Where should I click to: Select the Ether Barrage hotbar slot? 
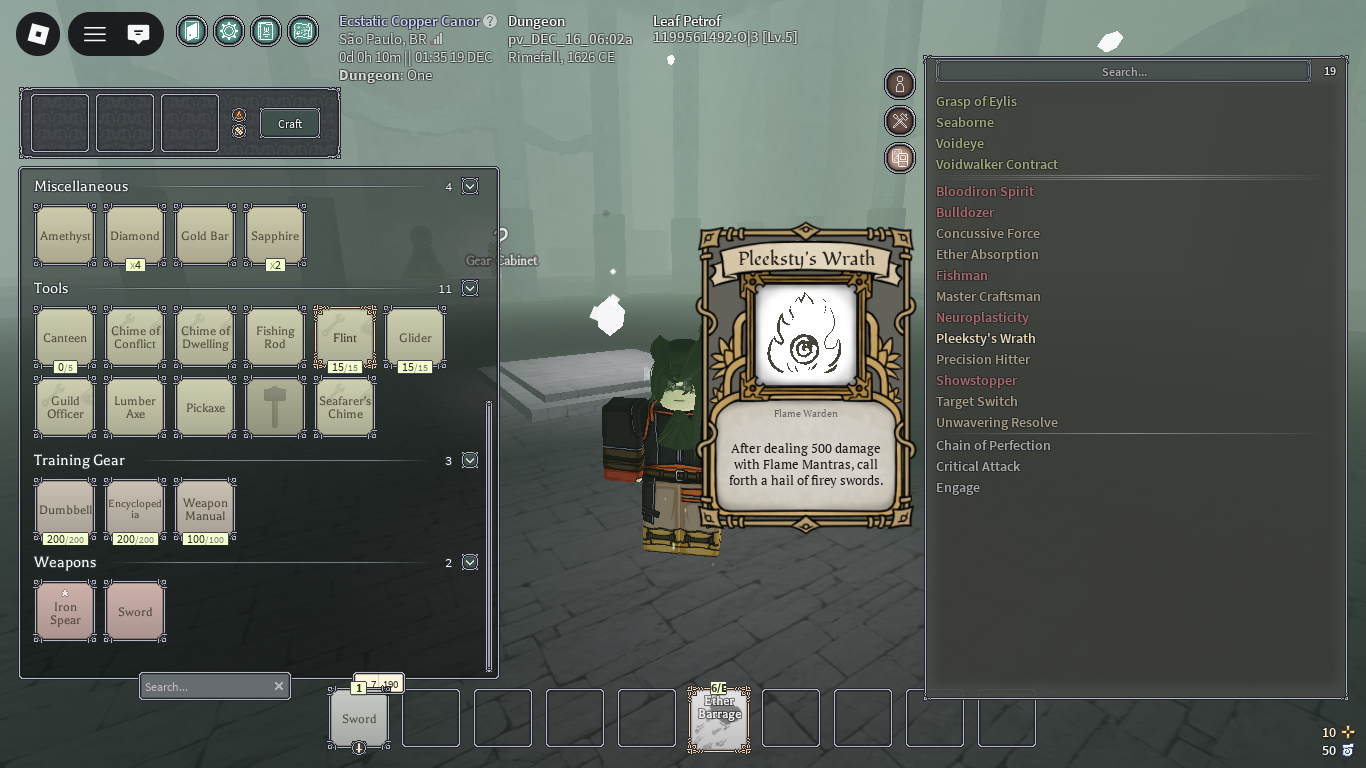click(x=719, y=718)
